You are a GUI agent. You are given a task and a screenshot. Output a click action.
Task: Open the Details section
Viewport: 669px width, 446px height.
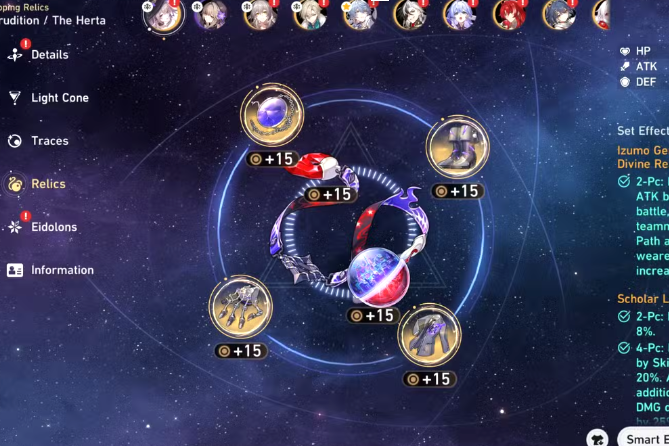click(x=49, y=55)
